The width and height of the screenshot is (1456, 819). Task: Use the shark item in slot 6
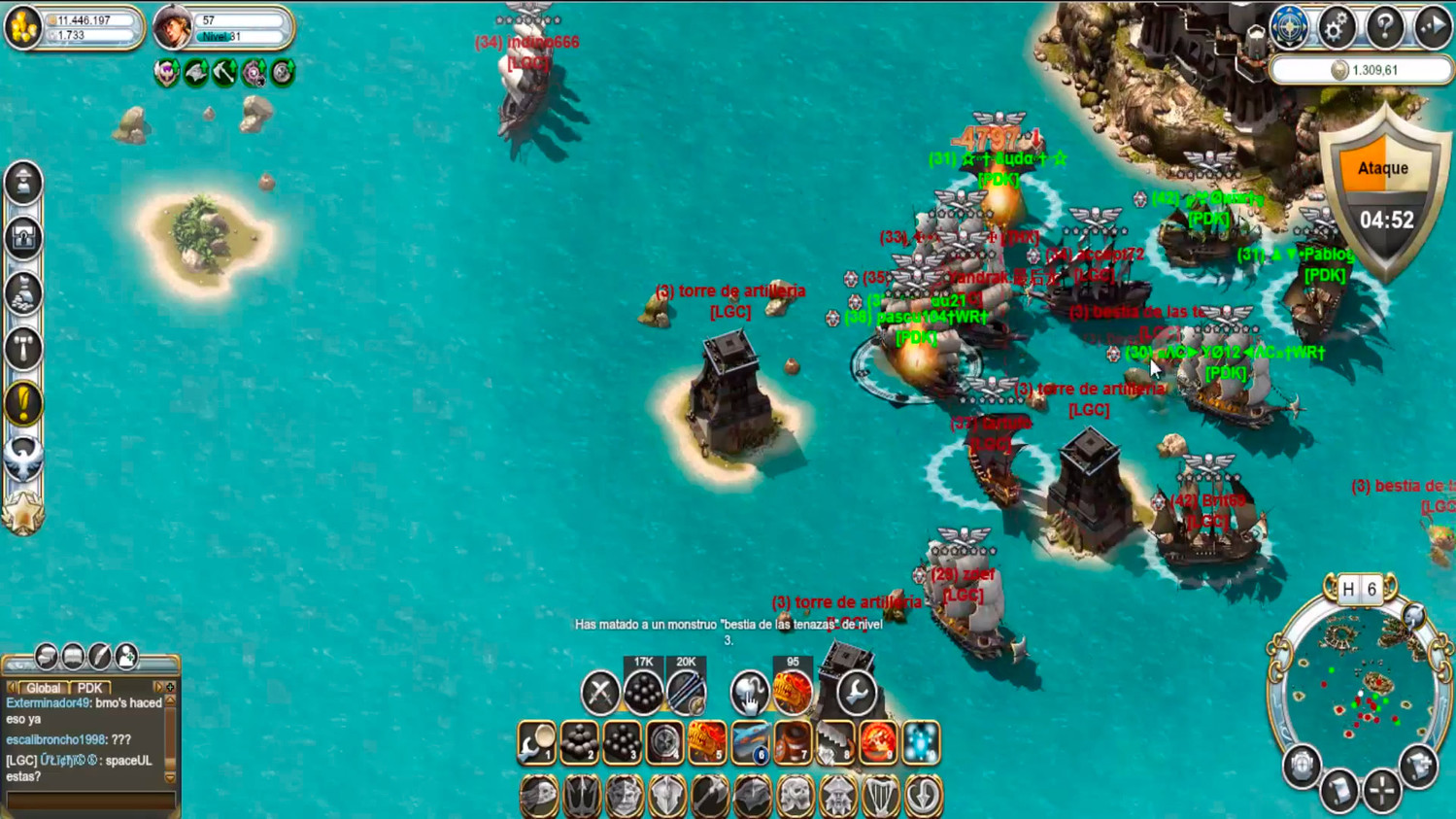pyautogui.click(x=750, y=743)
